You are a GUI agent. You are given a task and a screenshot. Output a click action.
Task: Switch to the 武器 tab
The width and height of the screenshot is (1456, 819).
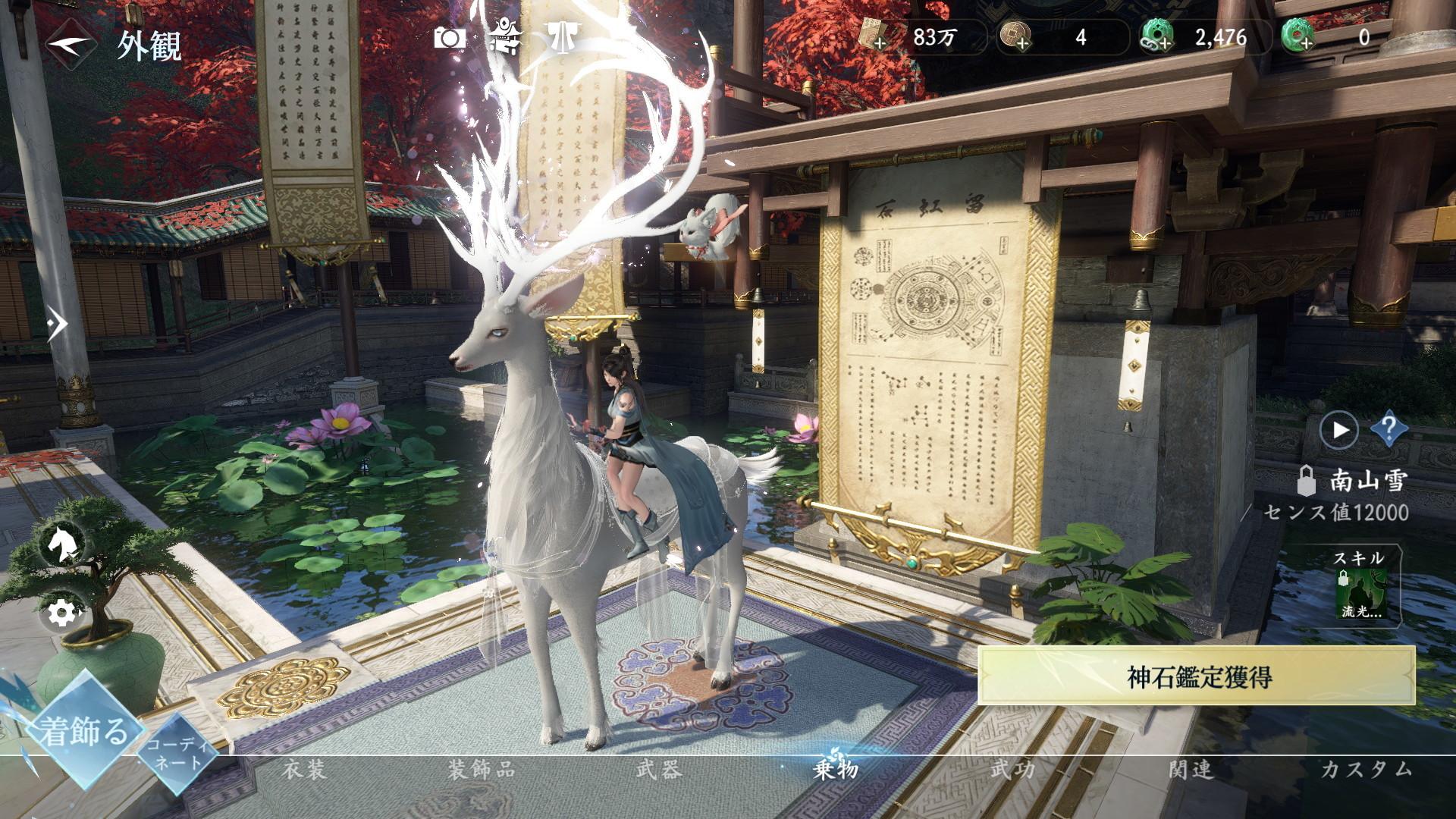click(658, 770)
